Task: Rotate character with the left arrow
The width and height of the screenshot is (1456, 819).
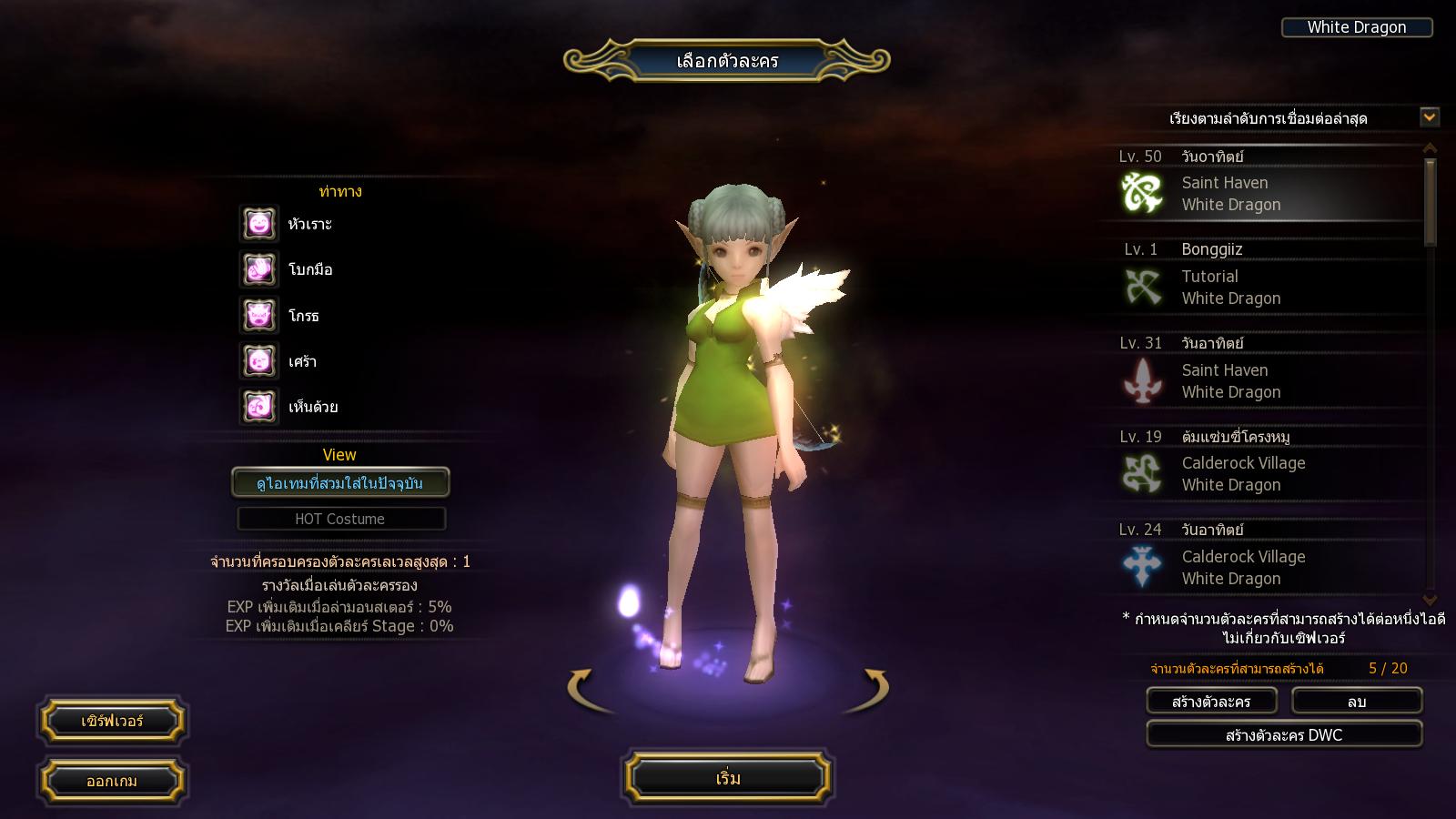Action: click(x=582, y=688)
